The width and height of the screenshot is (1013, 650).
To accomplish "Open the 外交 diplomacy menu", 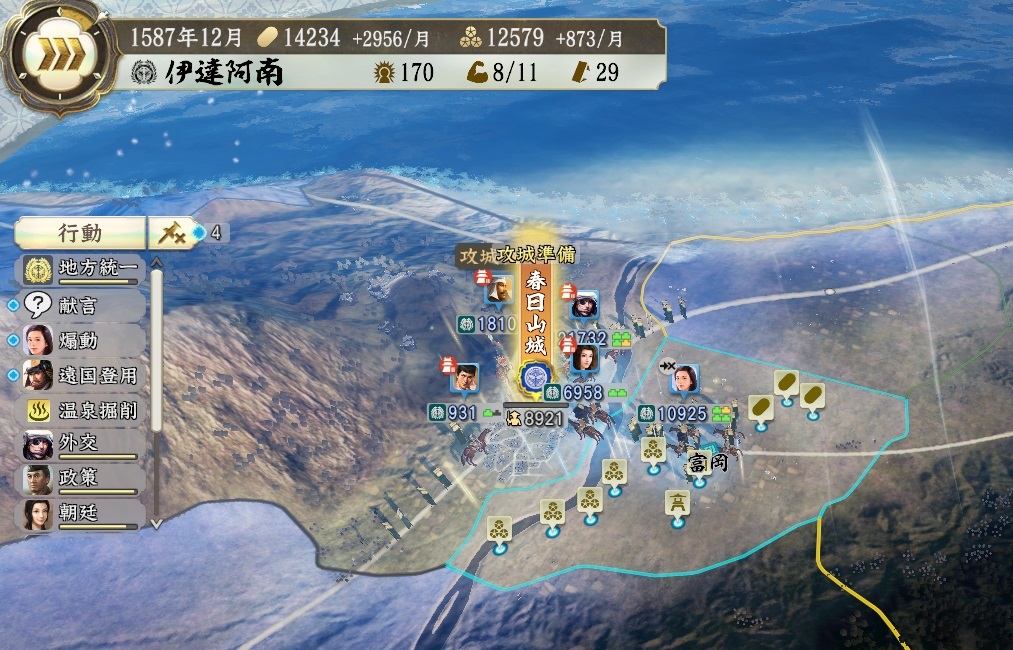I will point(83,445).
